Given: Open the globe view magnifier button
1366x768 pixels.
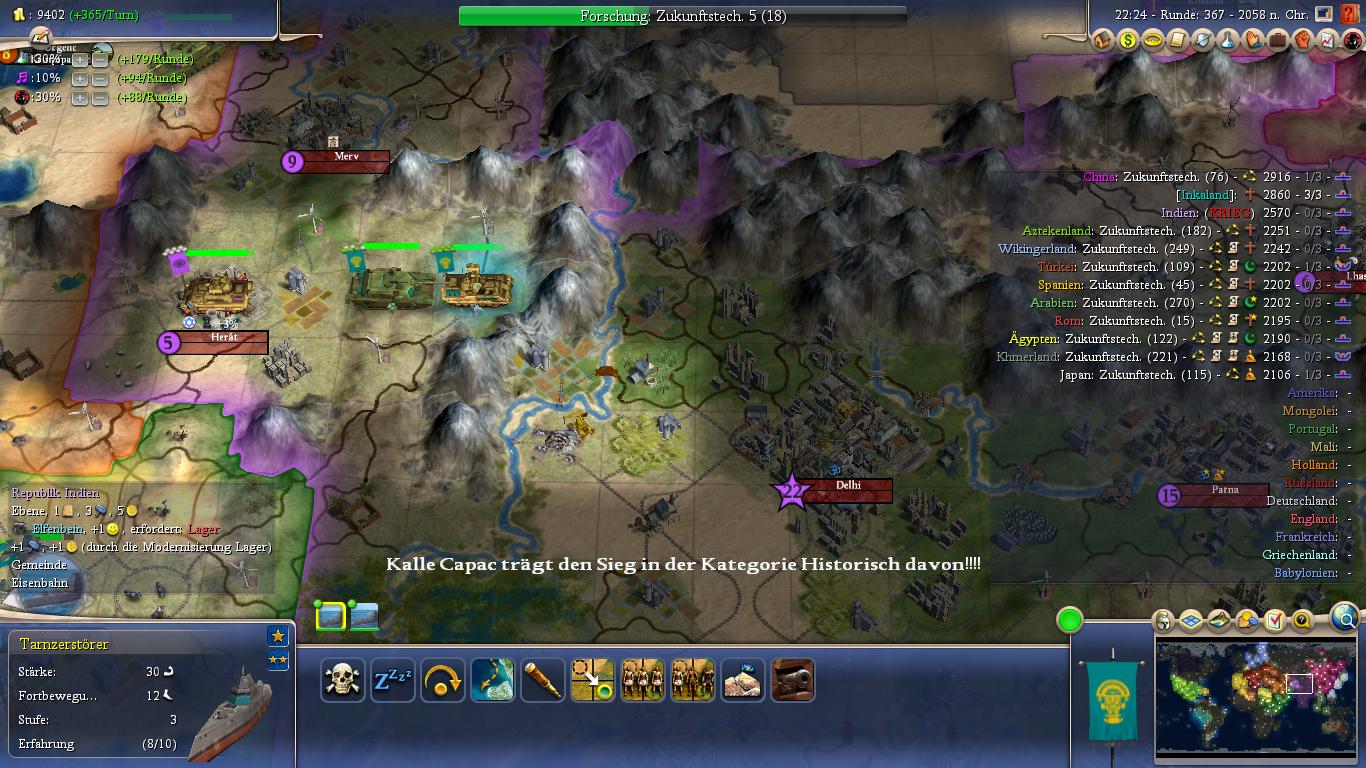Looking at the screenshot, I should [x=1346, y=618].
